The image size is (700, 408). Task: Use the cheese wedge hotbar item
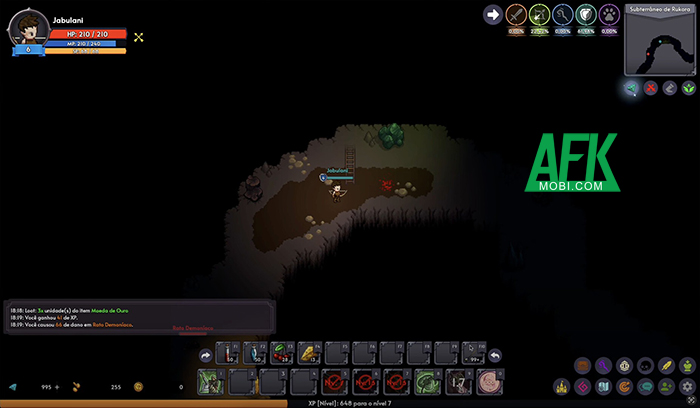pos(308,354)
